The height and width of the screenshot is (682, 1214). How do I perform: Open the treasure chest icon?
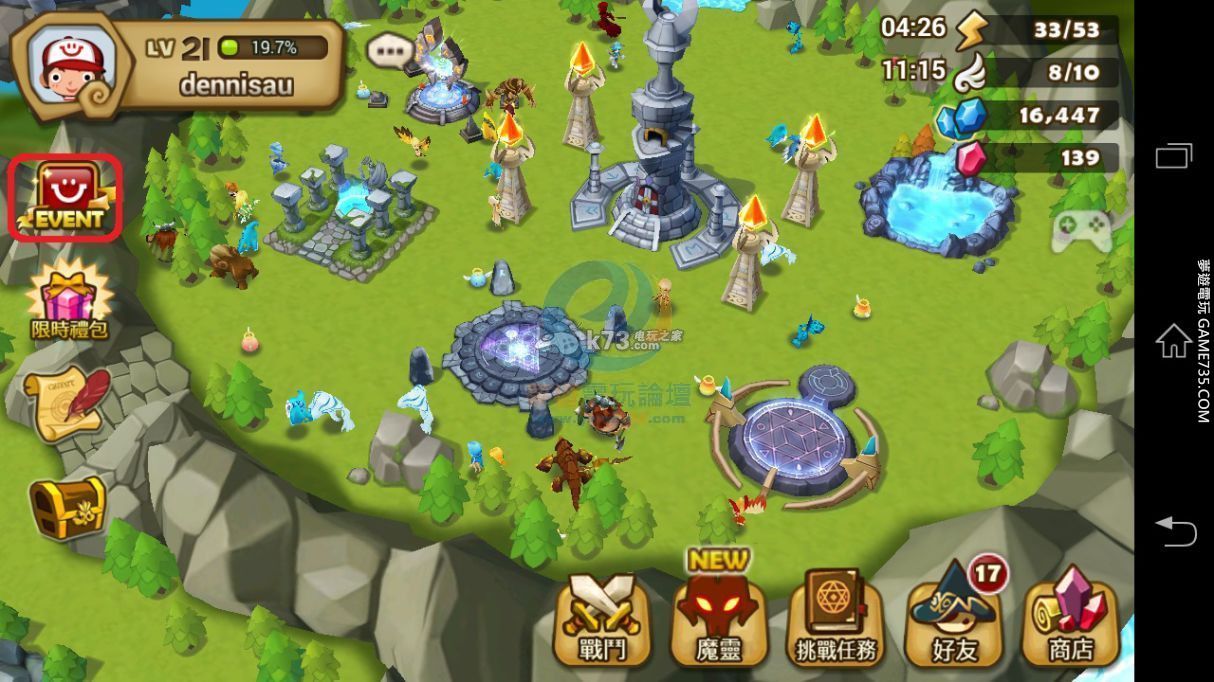coord(67,507)
